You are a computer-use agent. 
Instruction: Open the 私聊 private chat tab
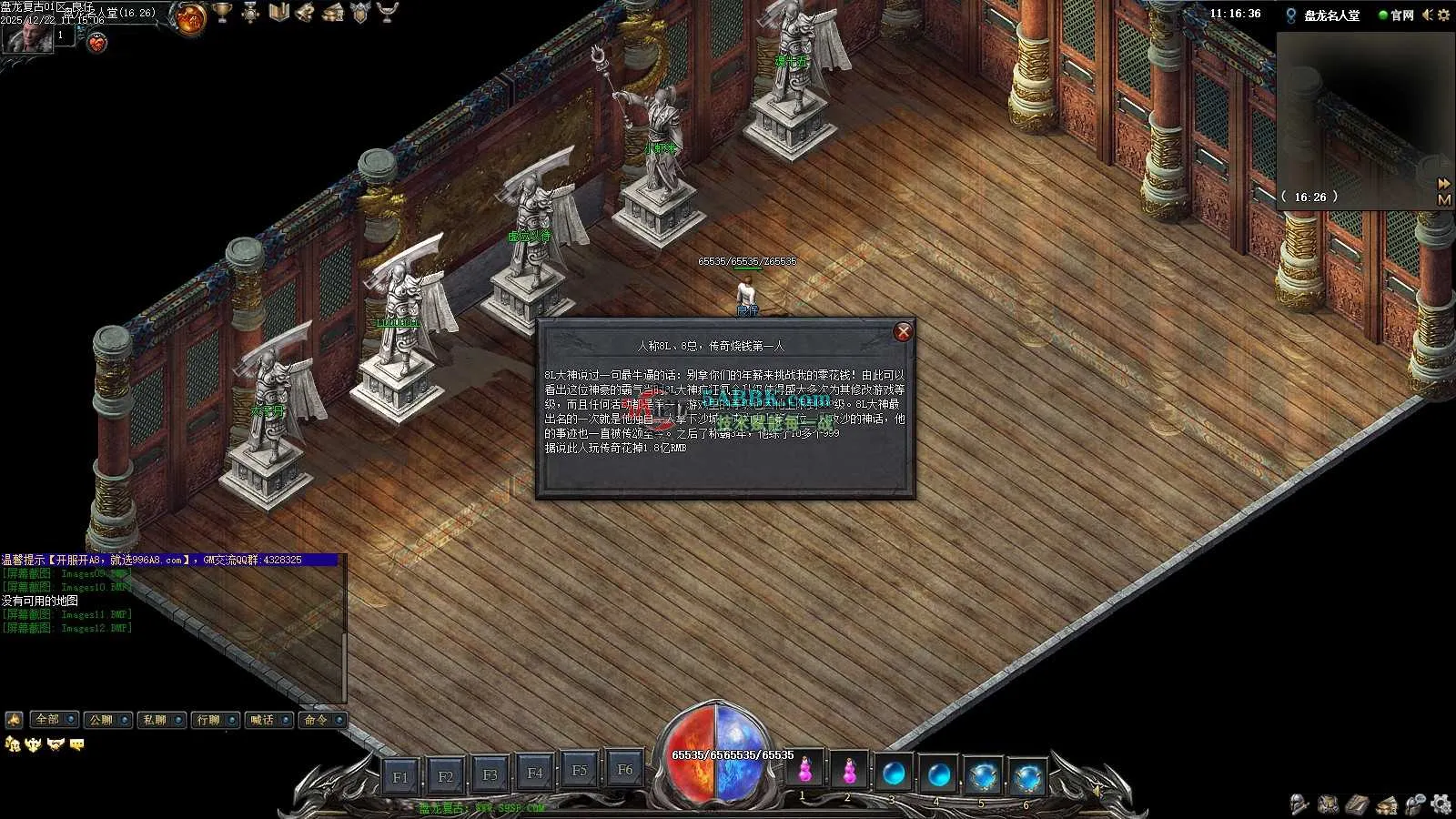point(161,720)
